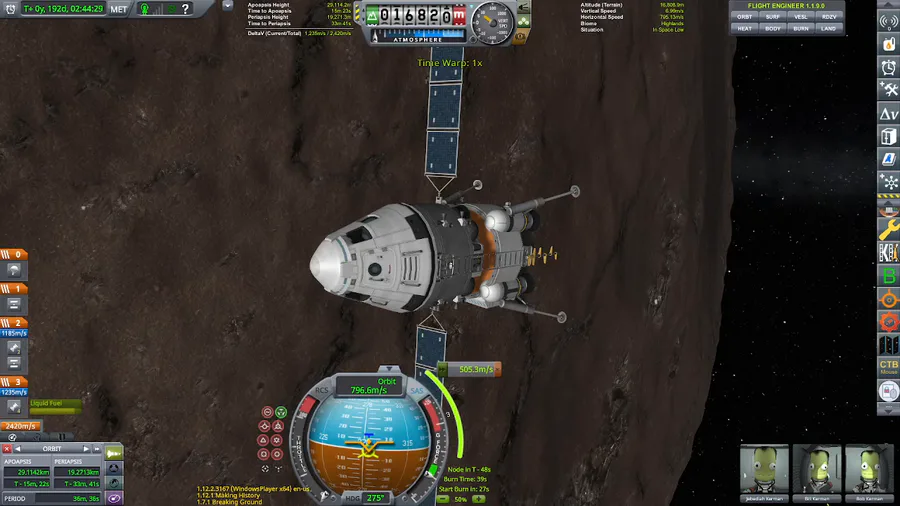Toggle the RCS indicator on the navball
This screenshot has height=506, width=900.
click(322, 391)
